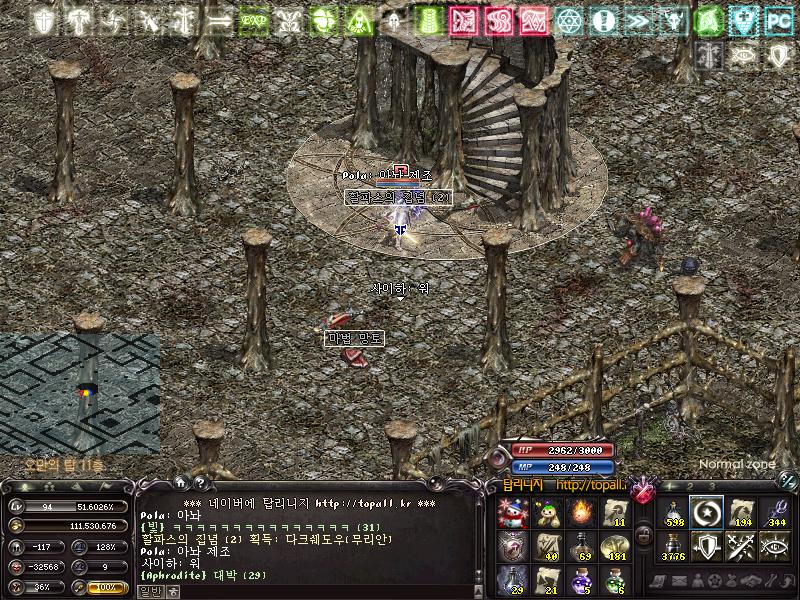Viewport: 800px width, 600px height.
Task: Open the tower minimap
Action: click(80, 392)
